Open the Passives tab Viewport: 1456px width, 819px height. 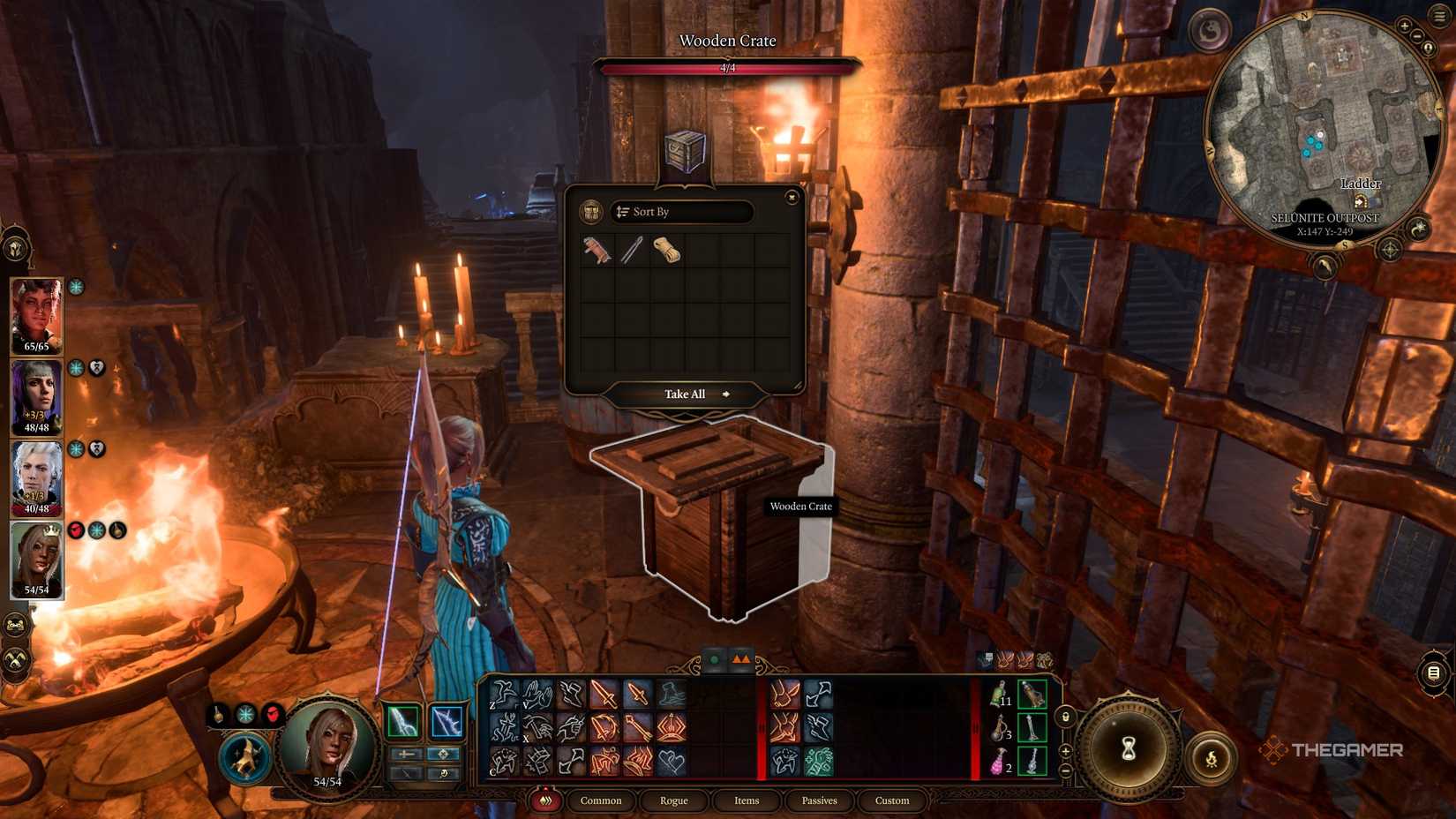[x=820, y=800]
